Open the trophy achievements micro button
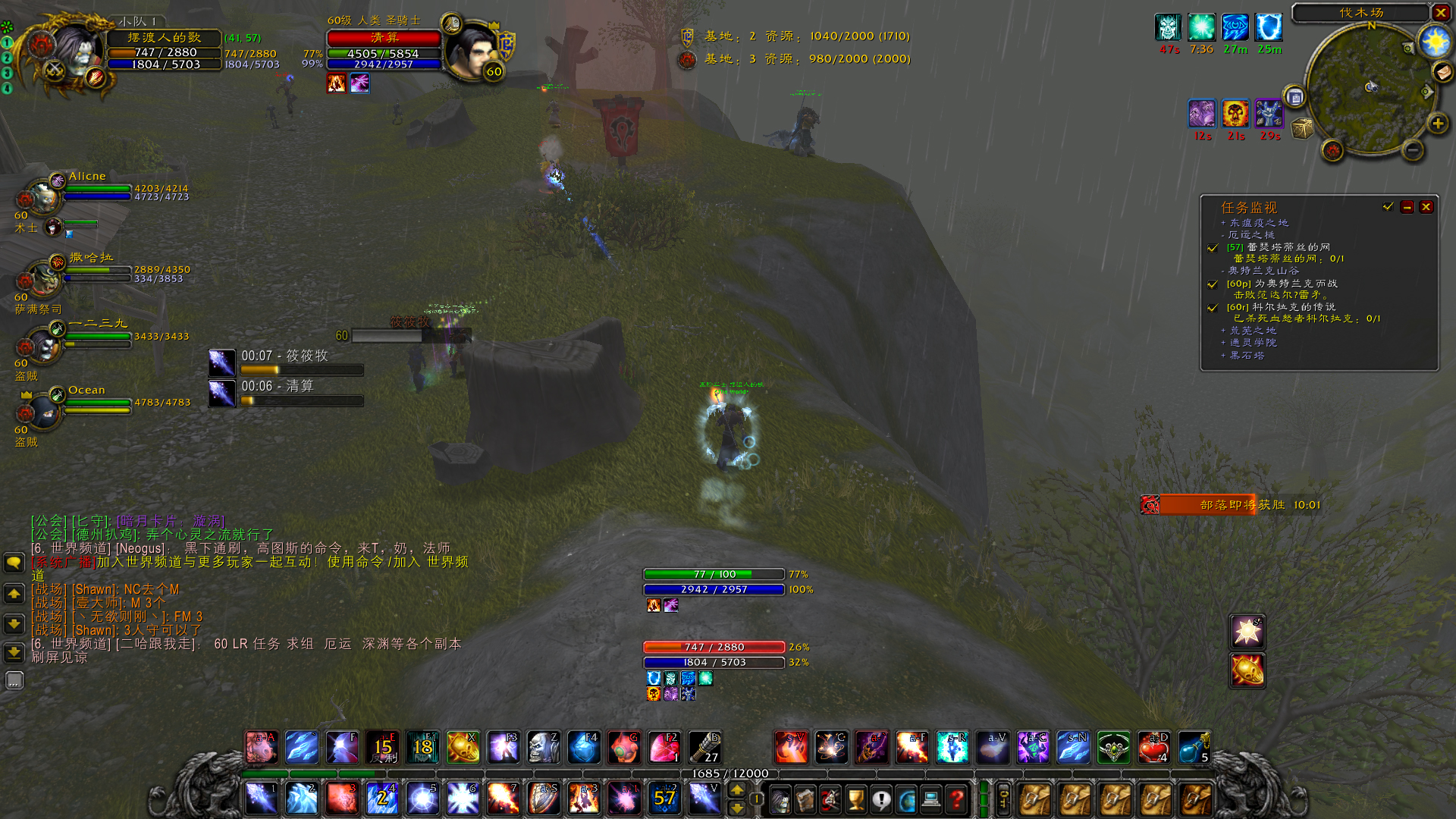This screenshot has height=819, width=1456. click(855, 799)
